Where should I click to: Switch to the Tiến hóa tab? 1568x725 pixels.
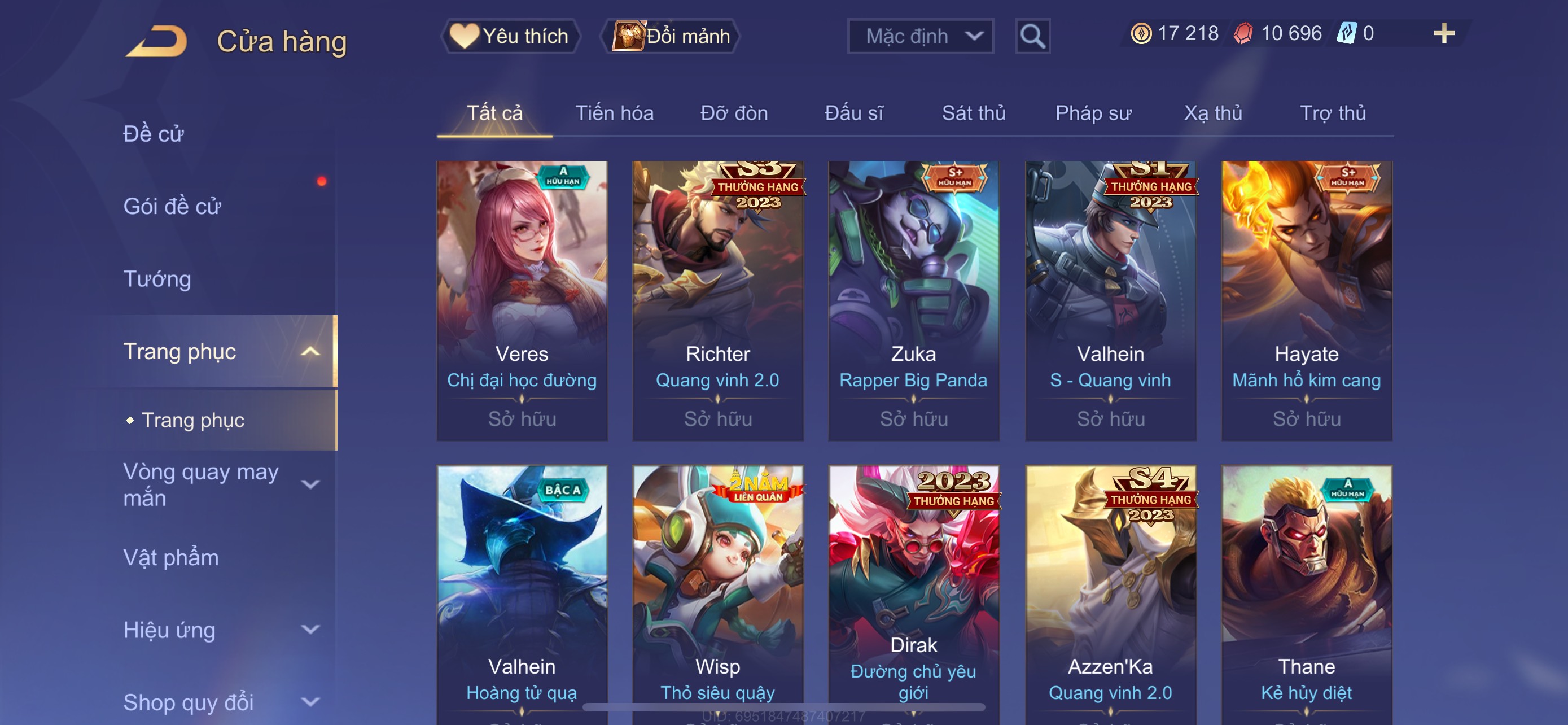614,113
